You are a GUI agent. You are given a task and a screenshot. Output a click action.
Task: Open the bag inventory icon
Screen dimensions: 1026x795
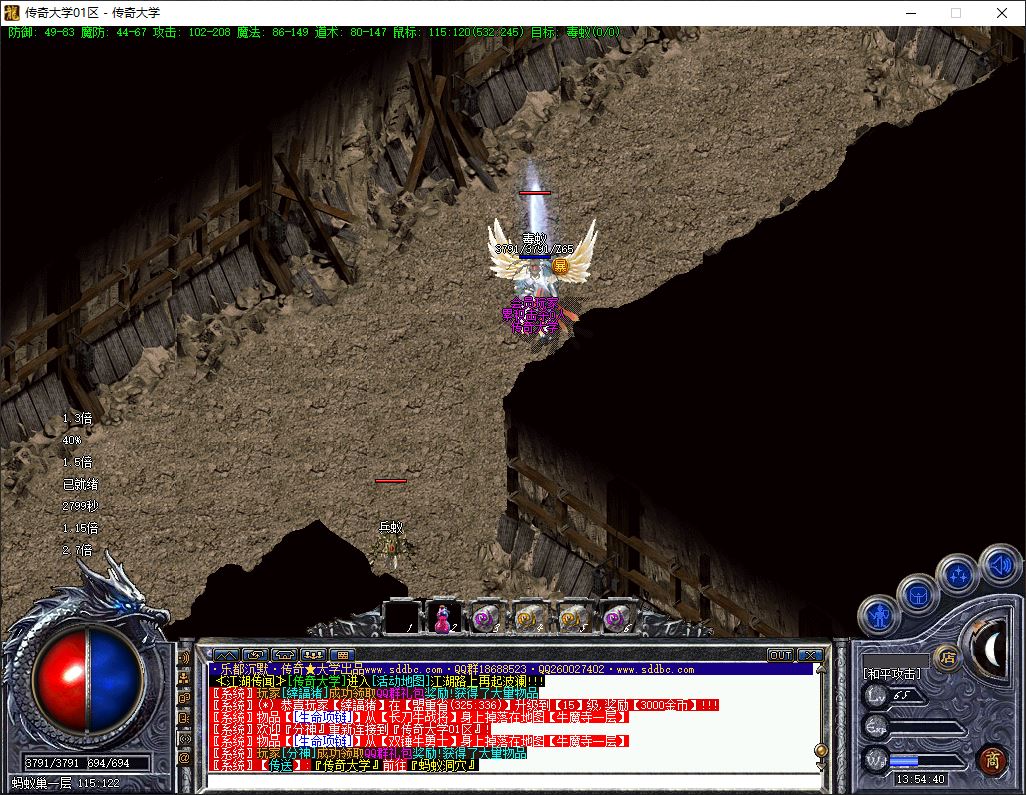918,595
